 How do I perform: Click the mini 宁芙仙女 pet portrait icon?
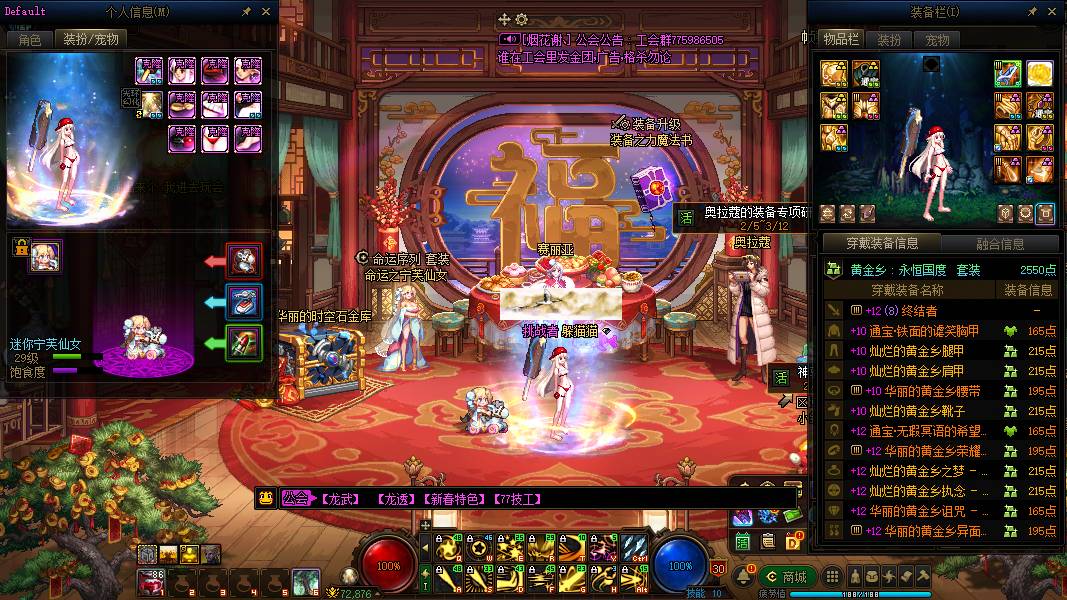coord(46,256)
